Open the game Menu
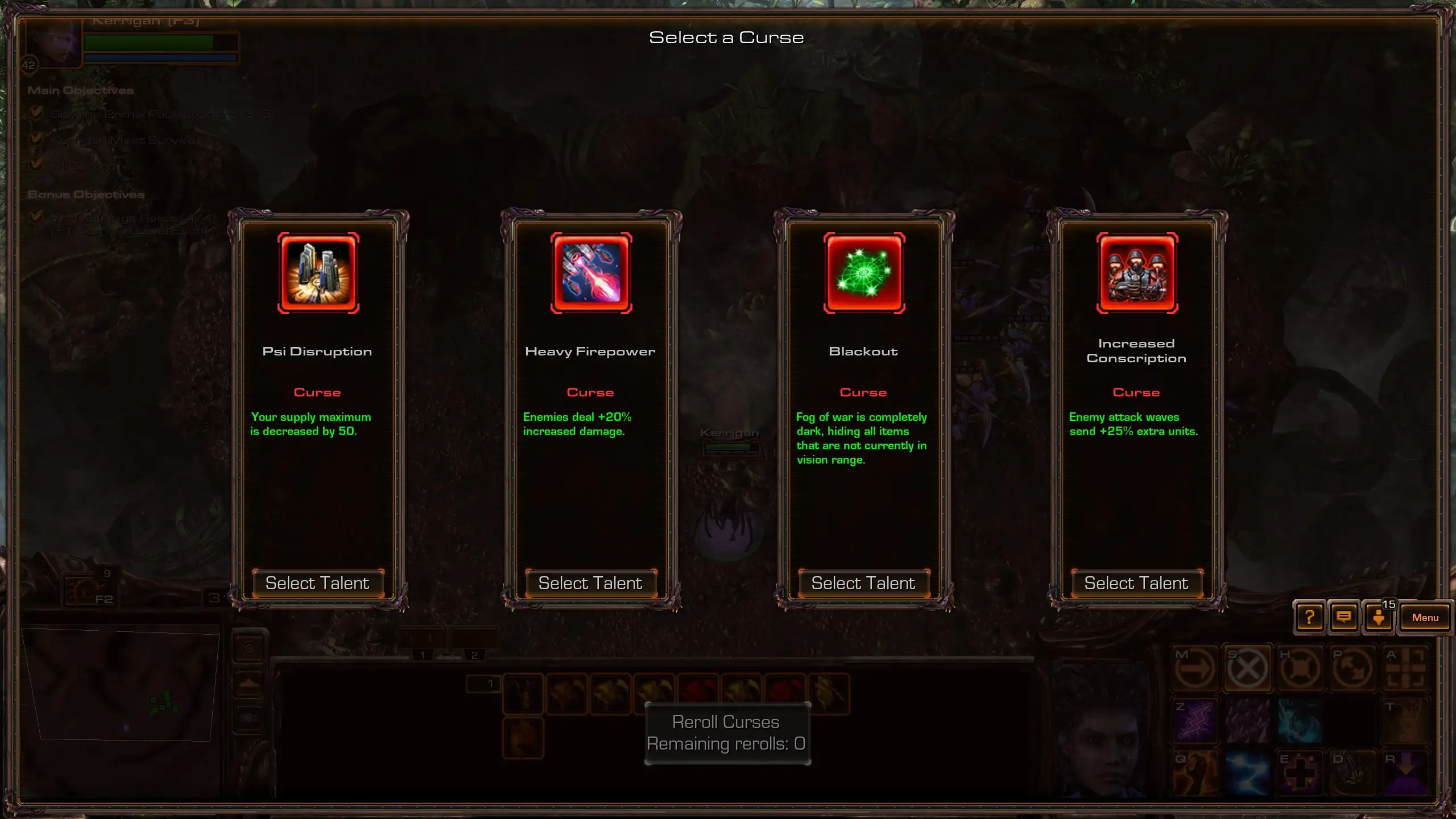This screenshot has width=1456, height=819. [1425, 618]
